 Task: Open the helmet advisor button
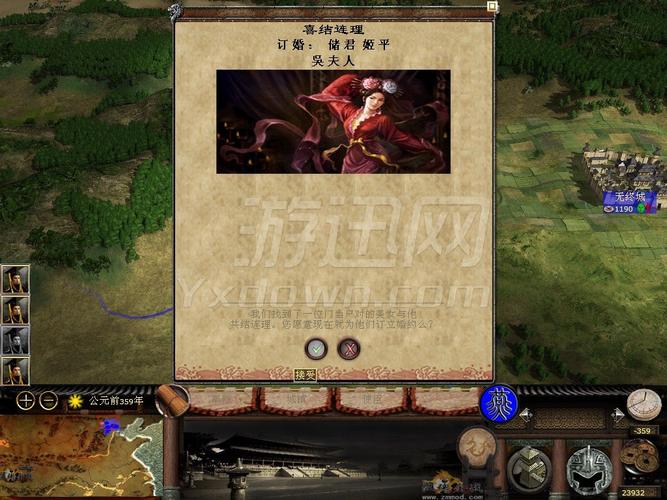589,469
